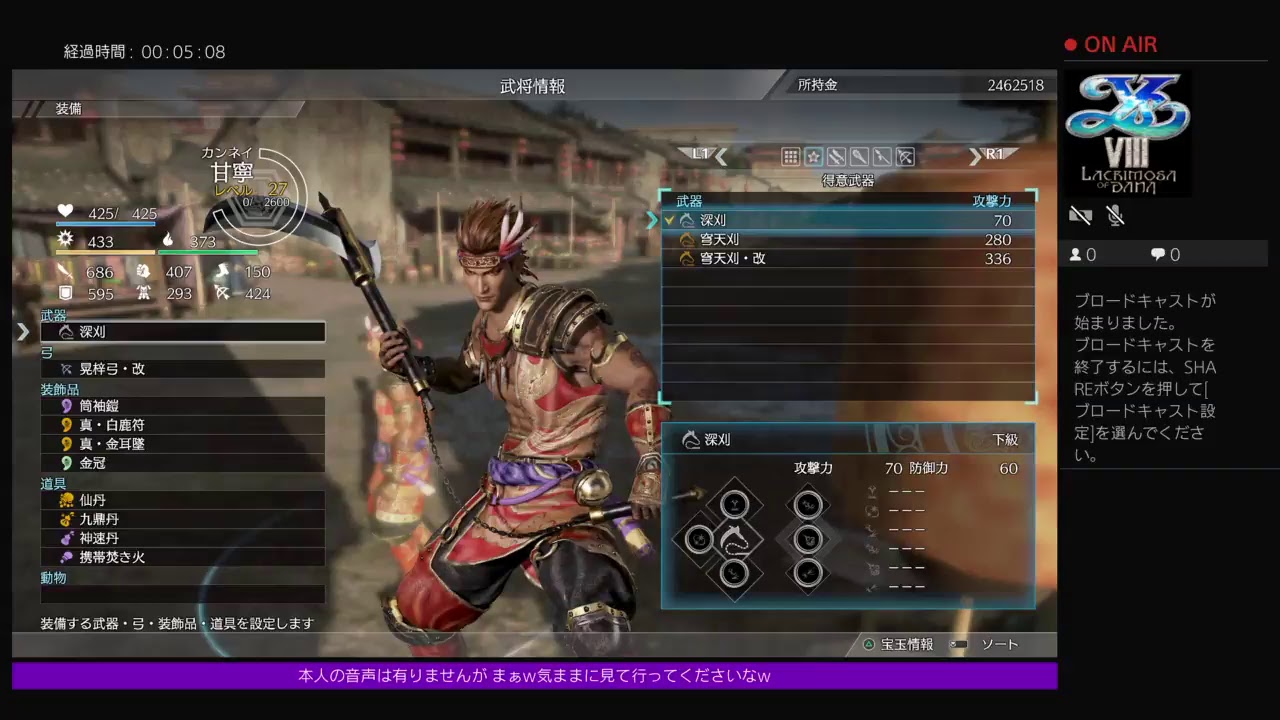Open the empty 動物 animal slot
The width and height of the screenshot is (1280, 720).
(182, 594)
